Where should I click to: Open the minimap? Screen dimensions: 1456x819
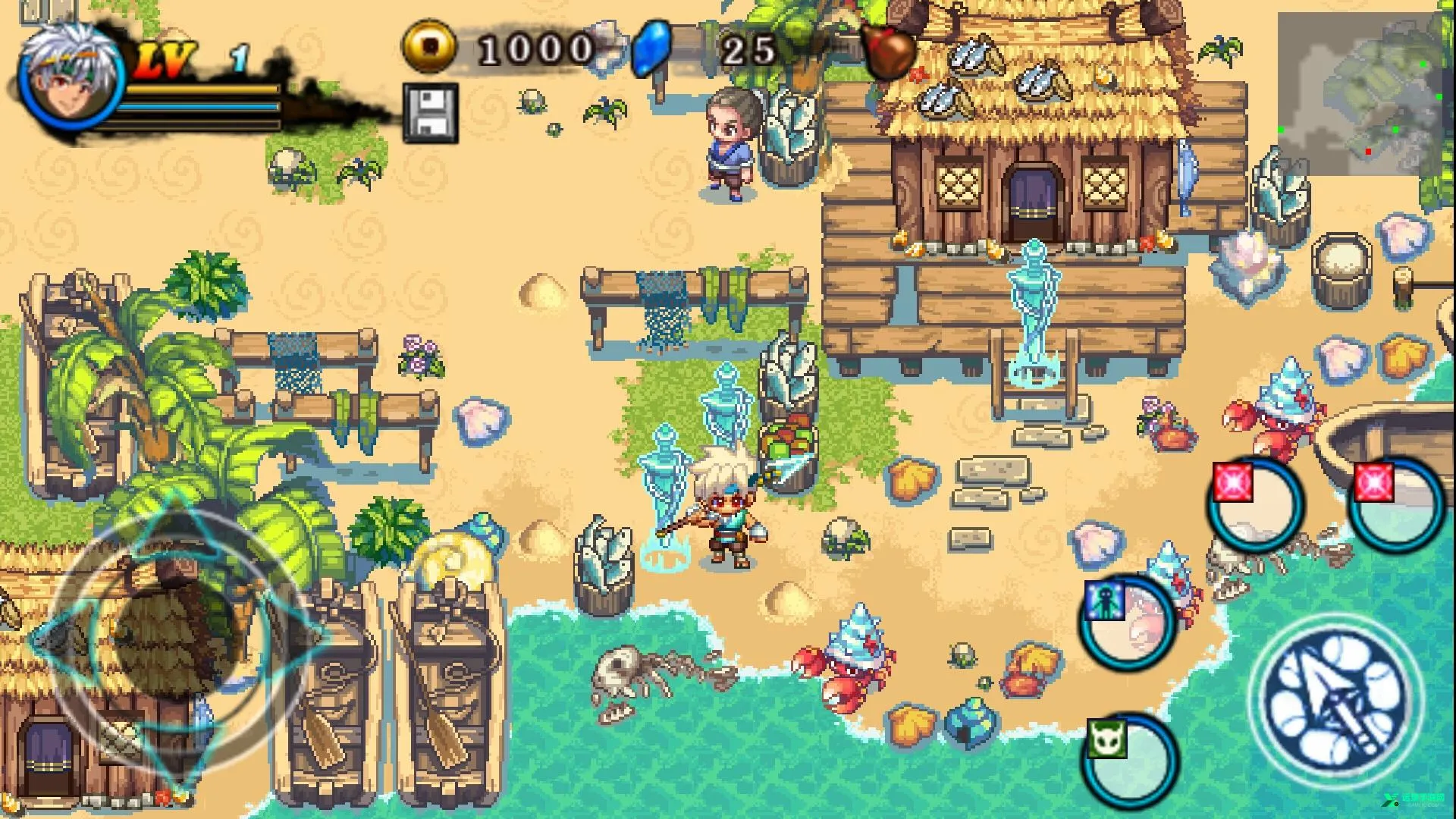pyautogui.click(x=1357, y=95)
